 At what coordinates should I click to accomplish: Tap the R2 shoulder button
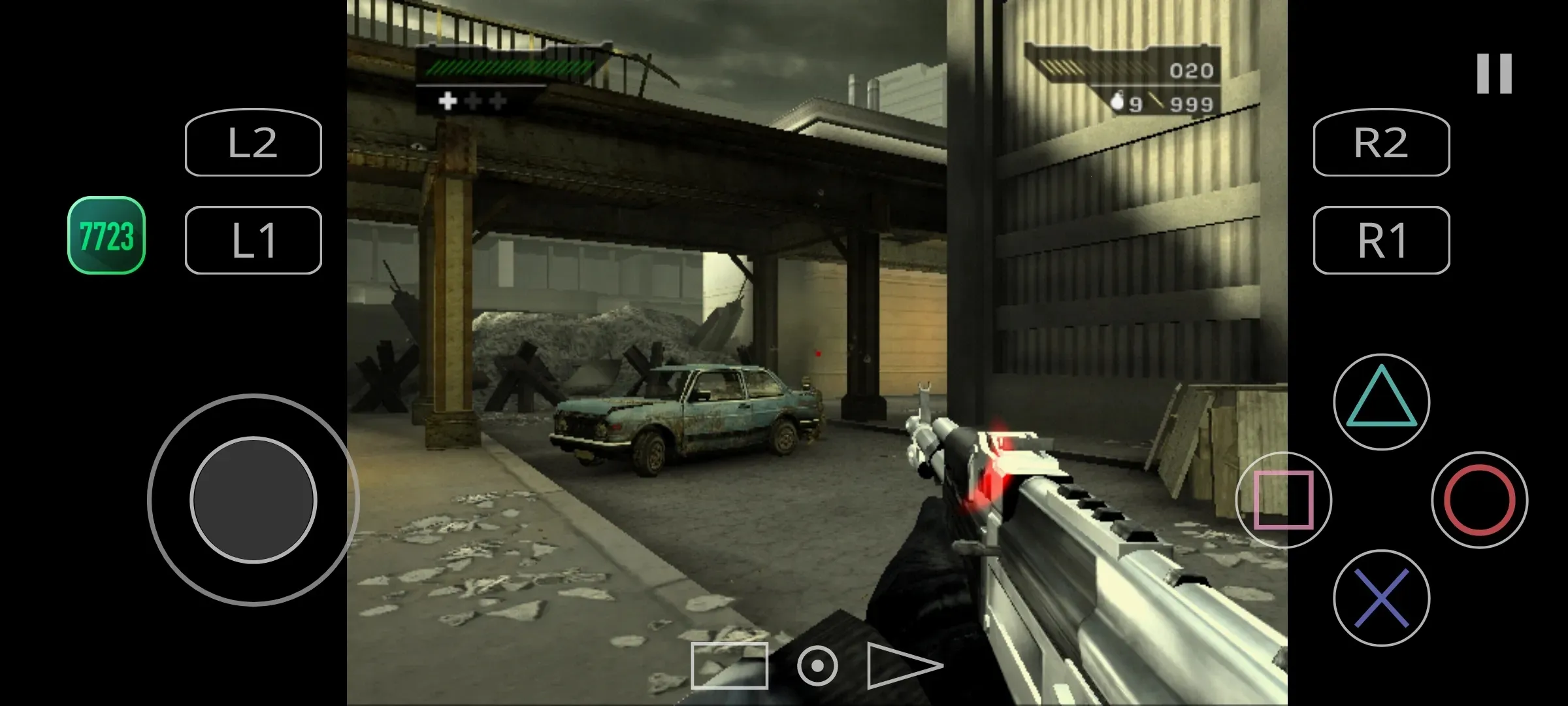click(1381, 143)
